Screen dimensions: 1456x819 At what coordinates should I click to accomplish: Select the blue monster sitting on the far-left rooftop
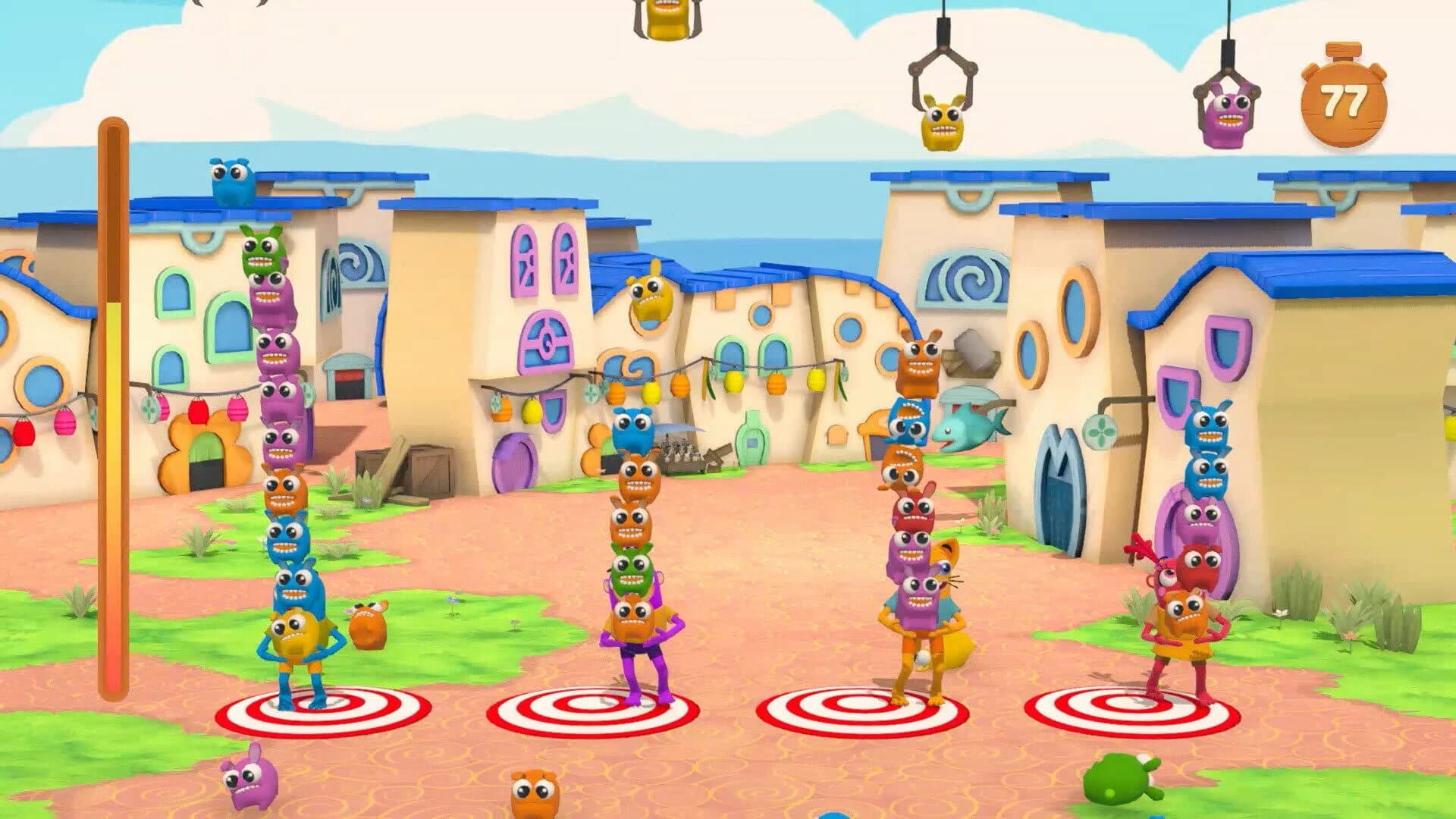coord(231,182)
